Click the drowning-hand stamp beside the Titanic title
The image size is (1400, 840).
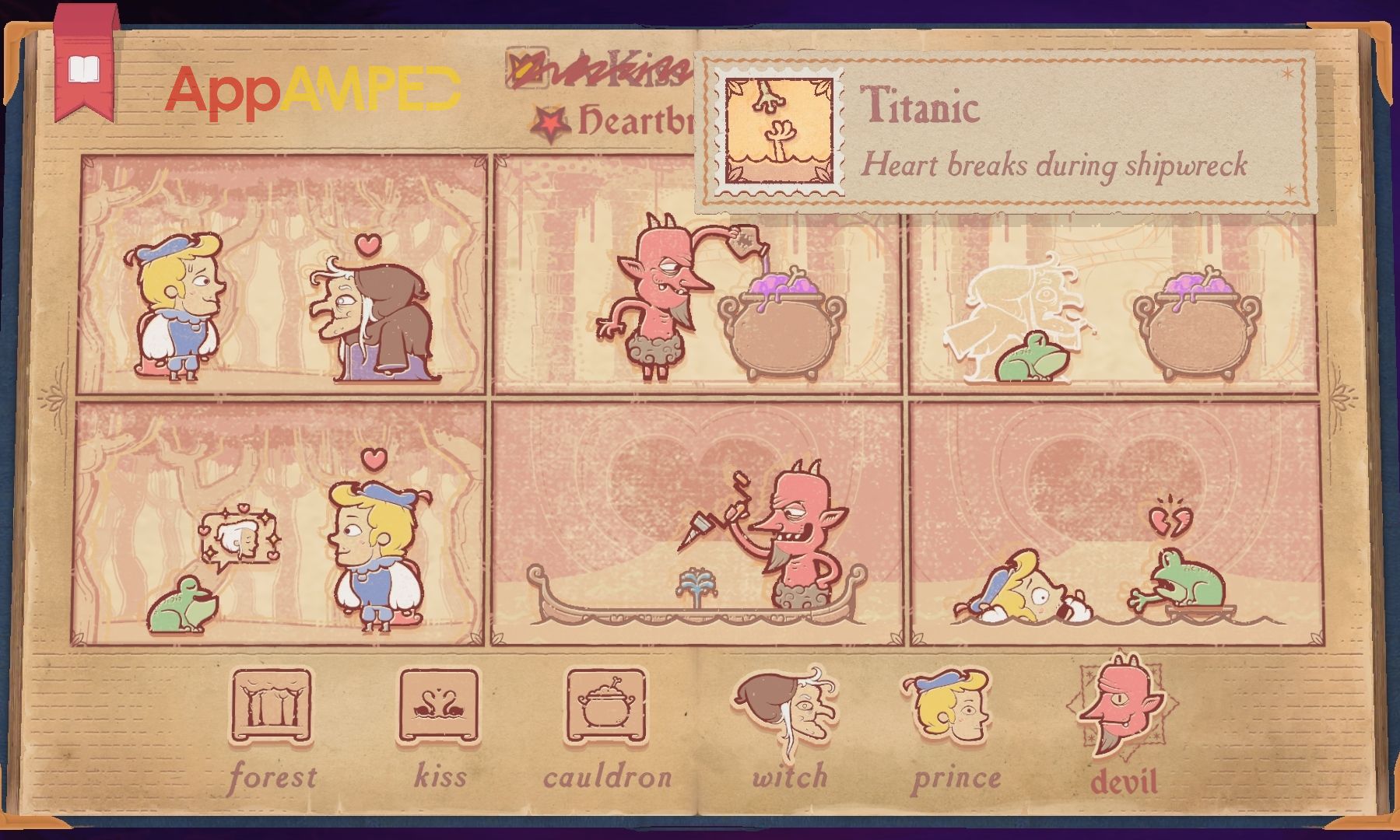click(778, 131)
